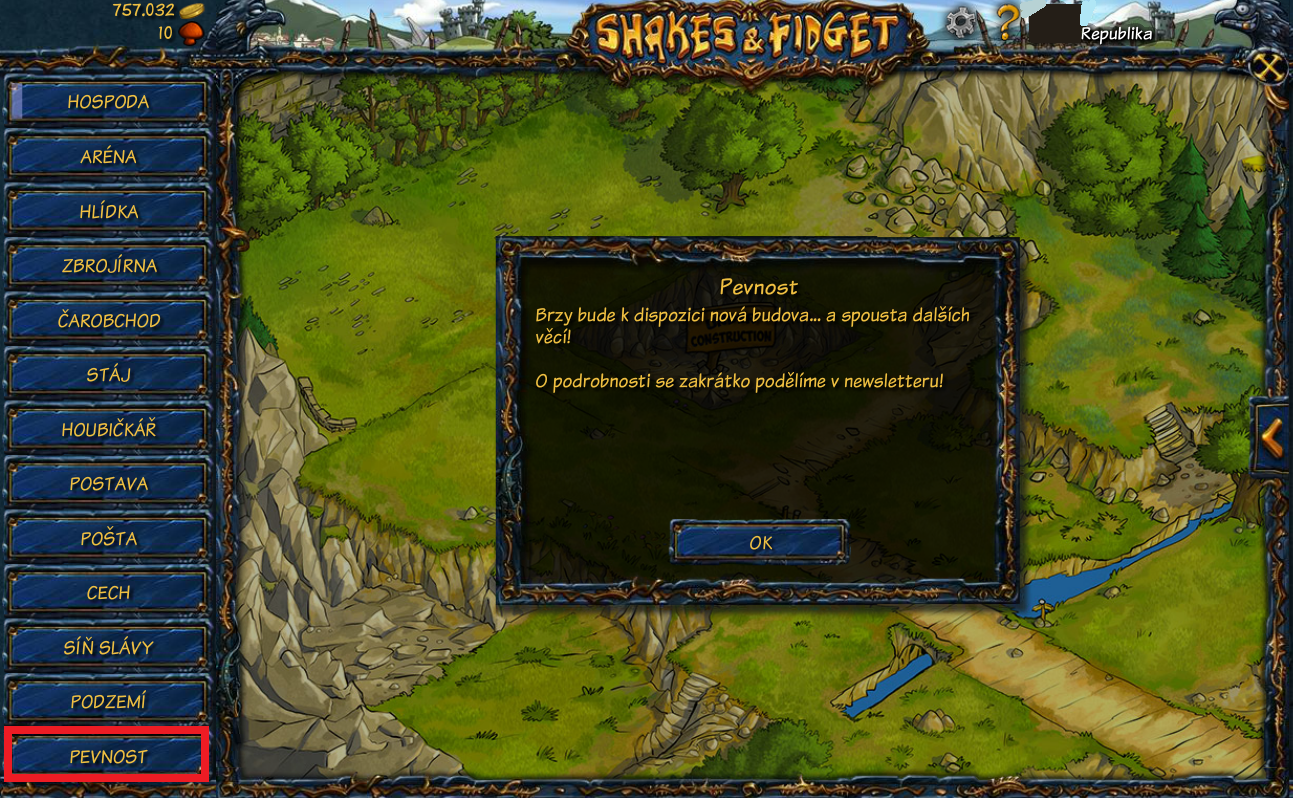Go to the Aréna
The width and height of the screenshot is (1293, 798).
click(108, 157)
